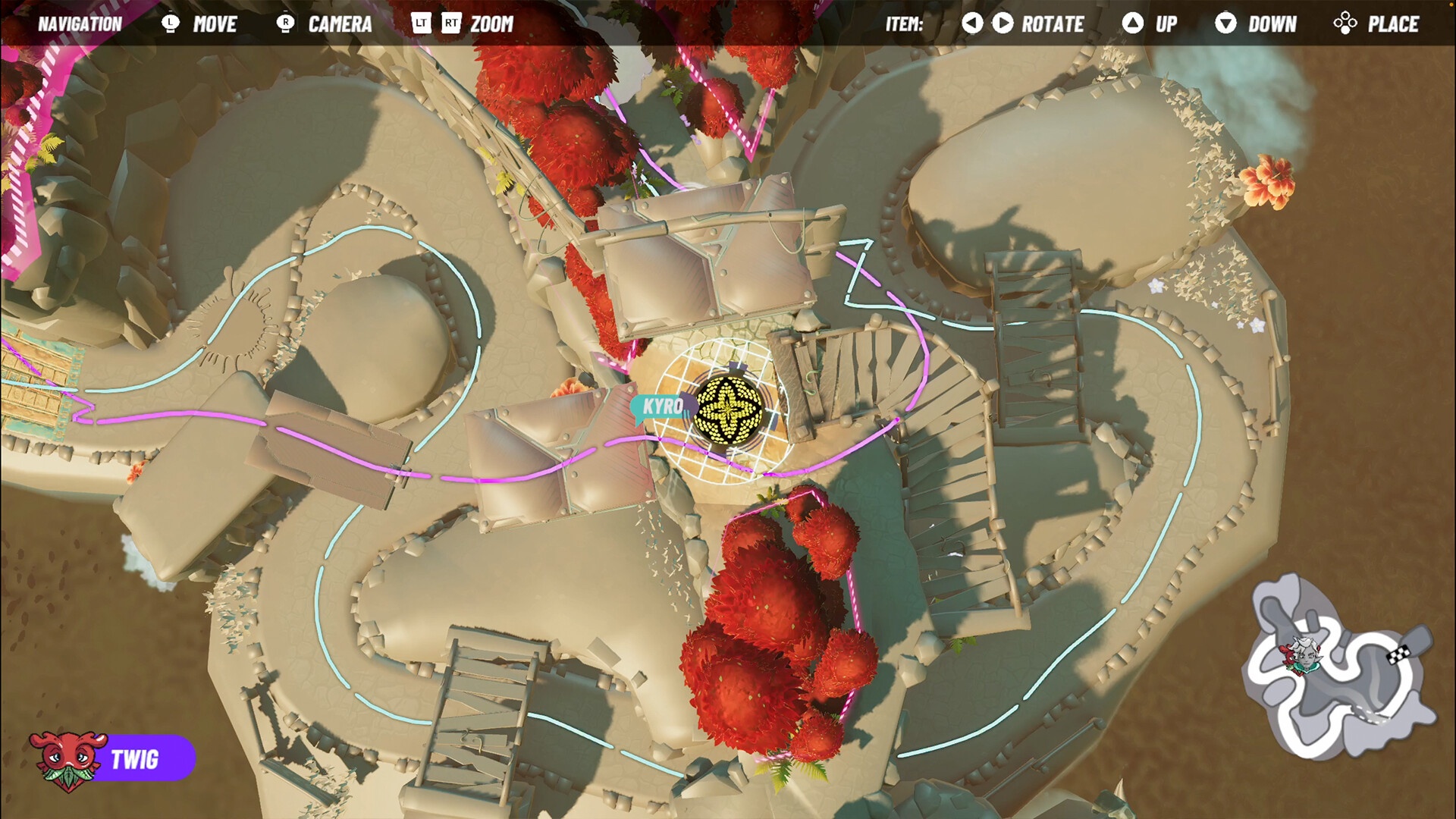The width and height of the screenshot is (1456, 819).
Task: Click the Kyro item placement marker
Action: click(728, 409)
